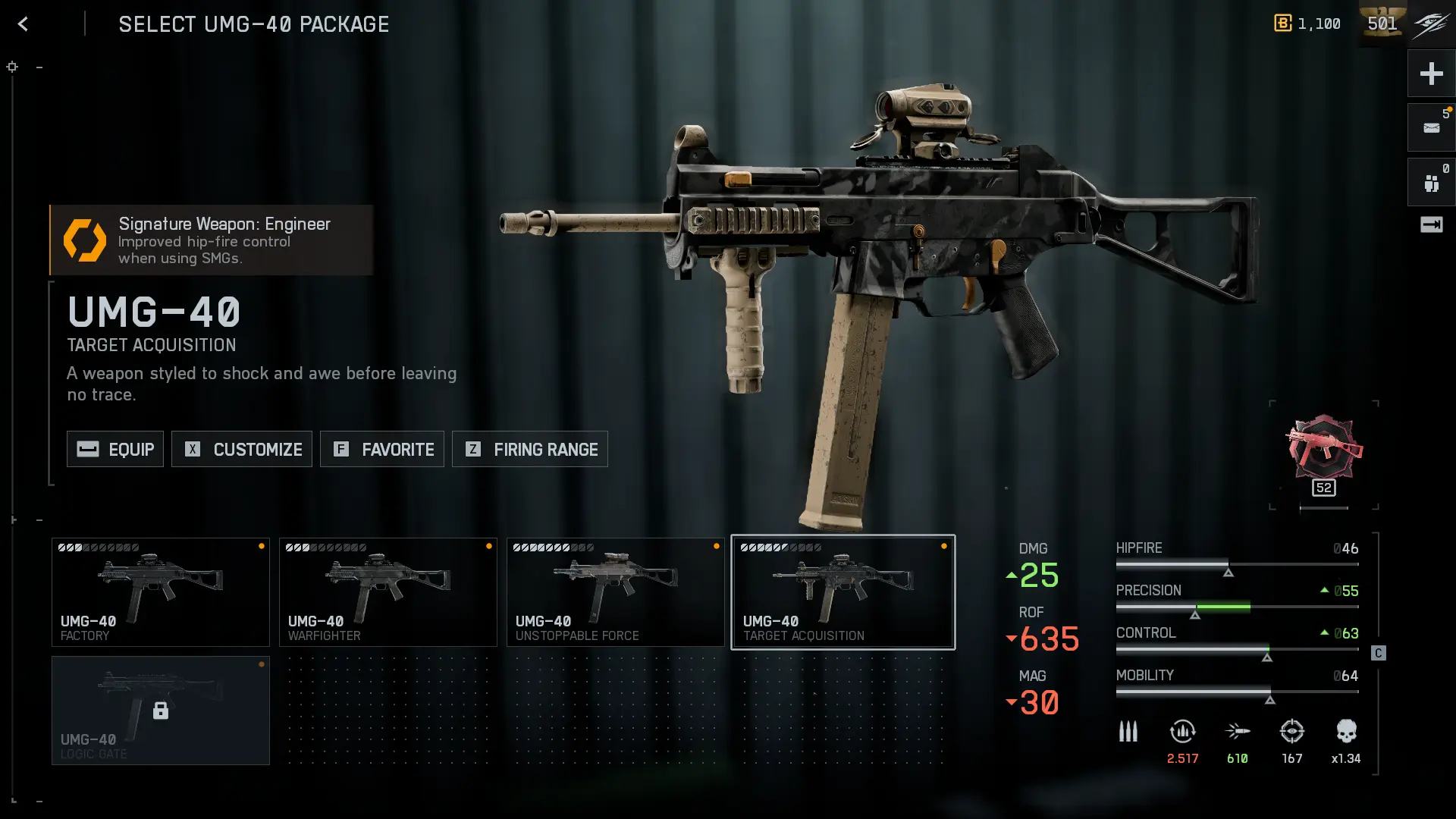Click the Signature Weapon: Engineer banner
1456x819 pixels.
click(x=212, y=240)
